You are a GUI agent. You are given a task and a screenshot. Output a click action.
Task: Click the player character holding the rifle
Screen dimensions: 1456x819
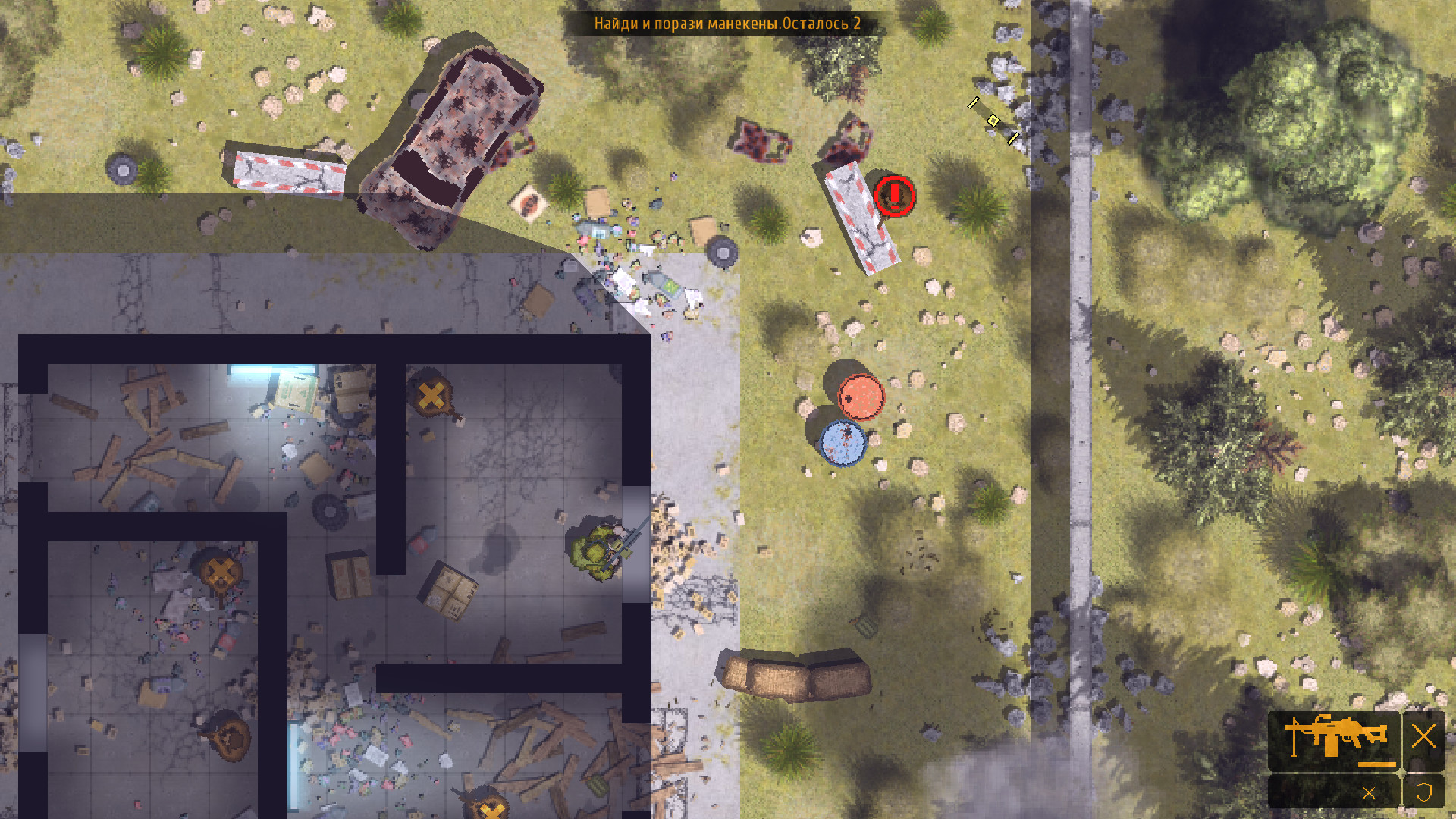[600, 549]
